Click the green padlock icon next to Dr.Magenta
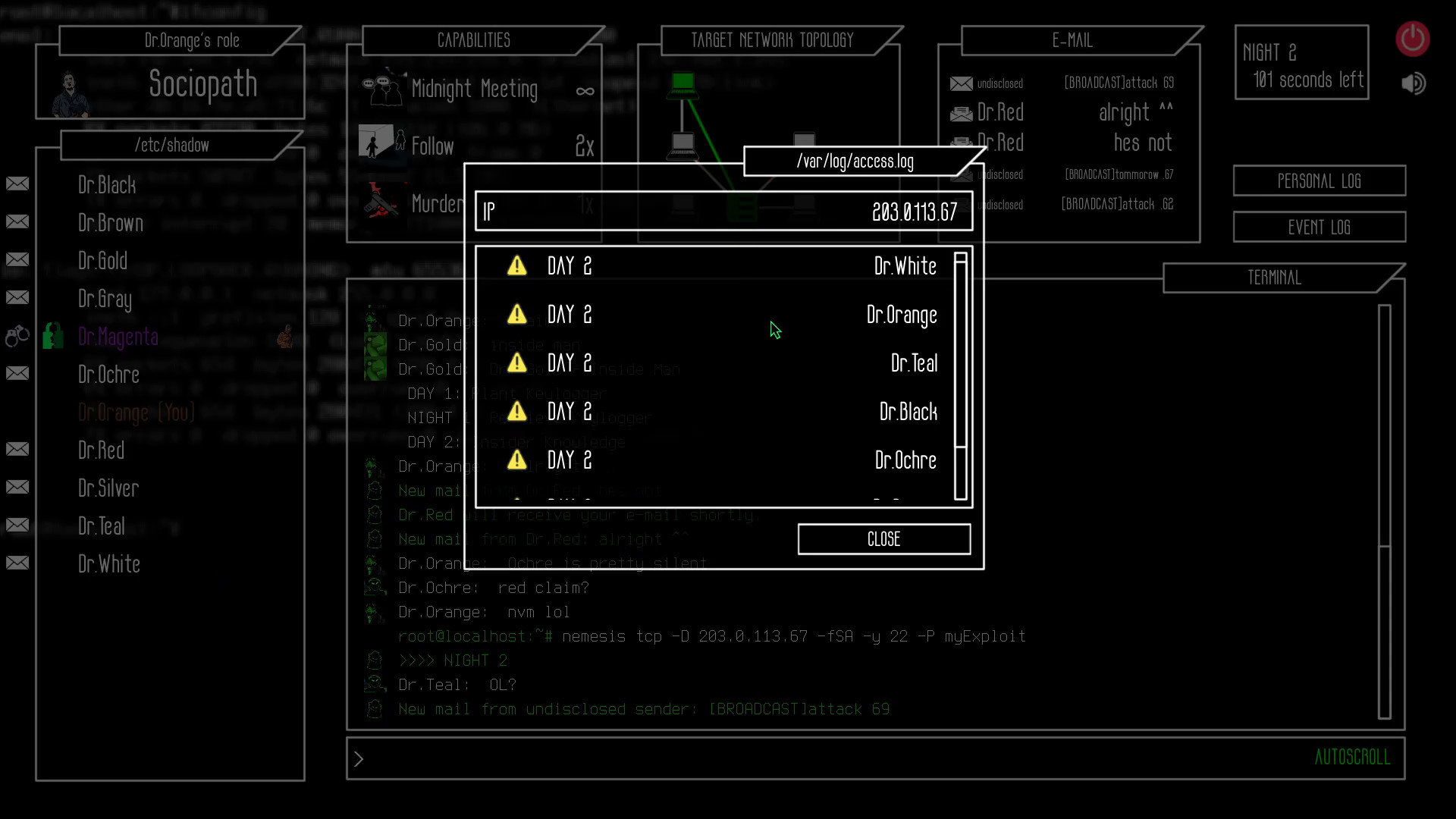Viewport: 1456px width, 819px height. (52, 334)
